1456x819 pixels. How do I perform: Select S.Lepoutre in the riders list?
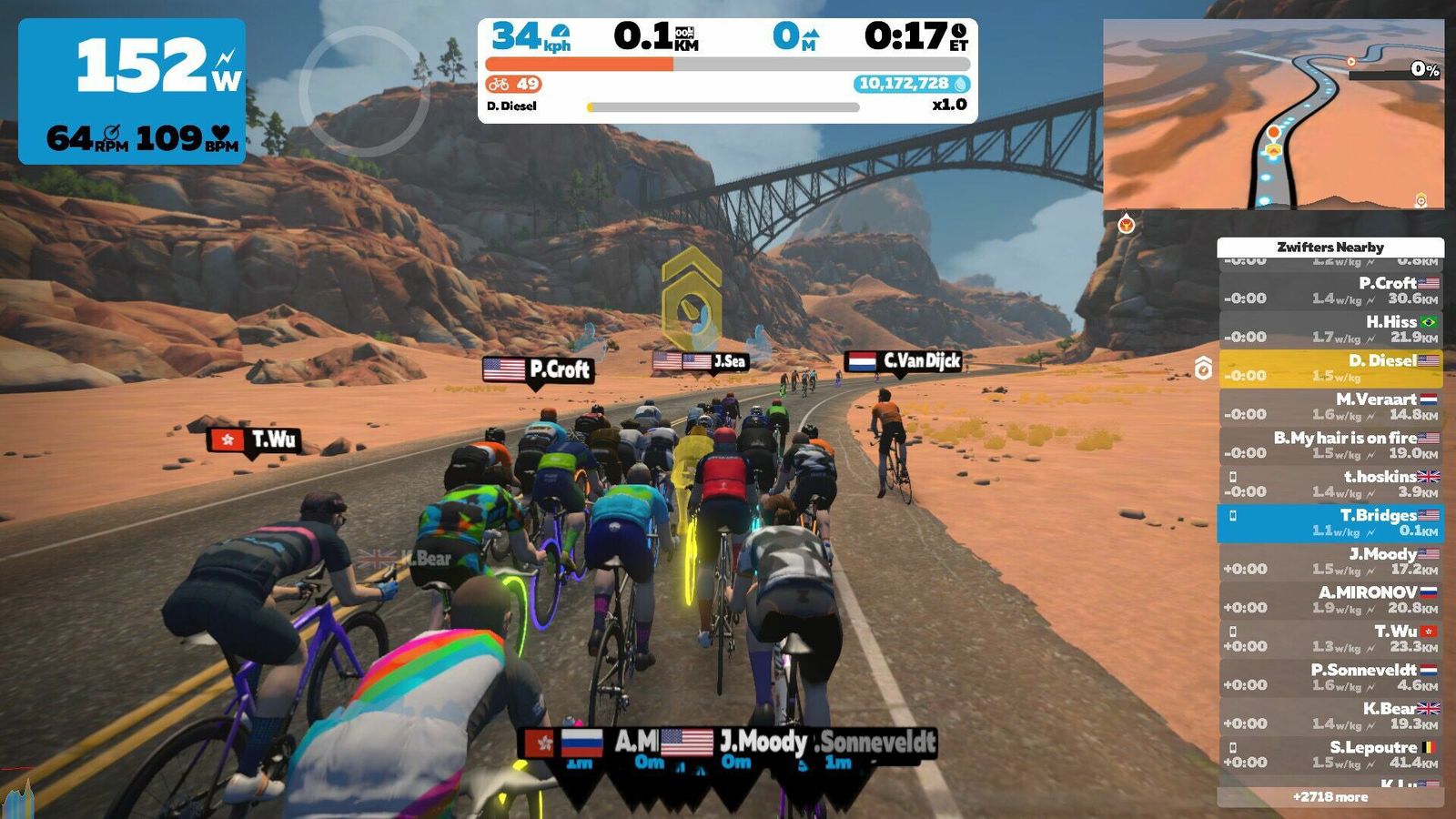pos(1330,754)
